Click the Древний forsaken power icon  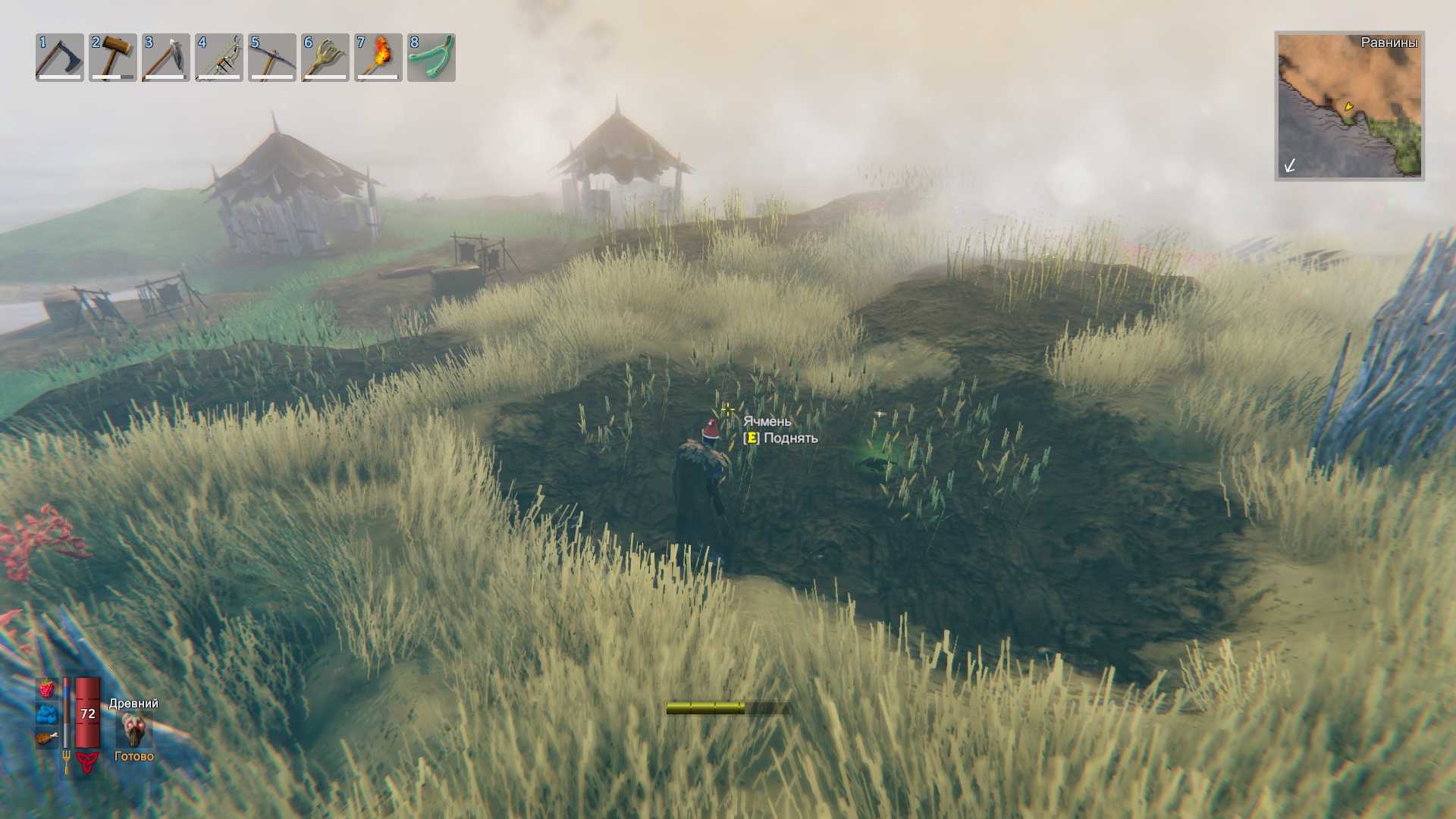click(134, 730)
